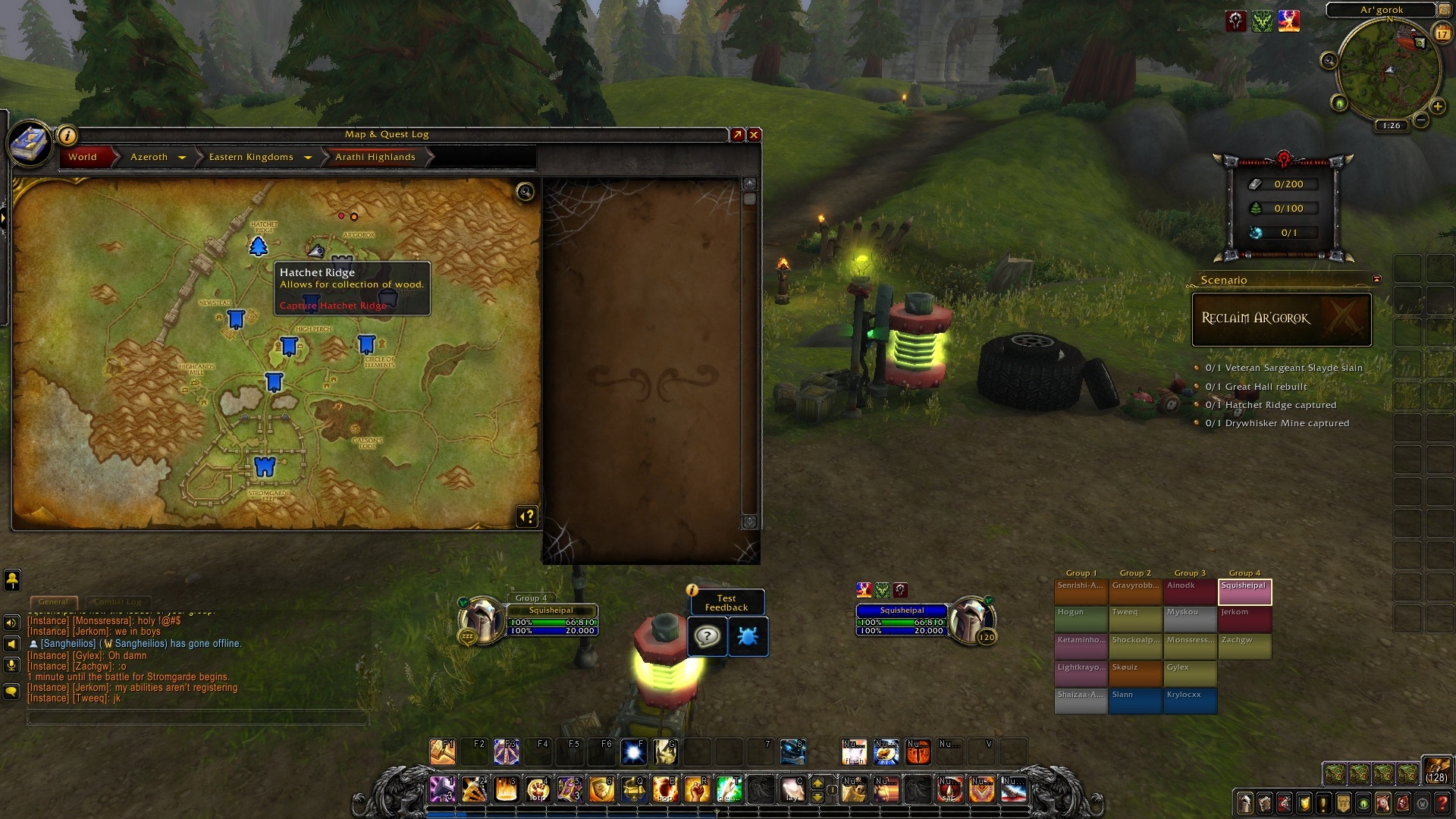Cast Lay on Hands from the action bar
The image size is (1456, 819).
(792, 789)
